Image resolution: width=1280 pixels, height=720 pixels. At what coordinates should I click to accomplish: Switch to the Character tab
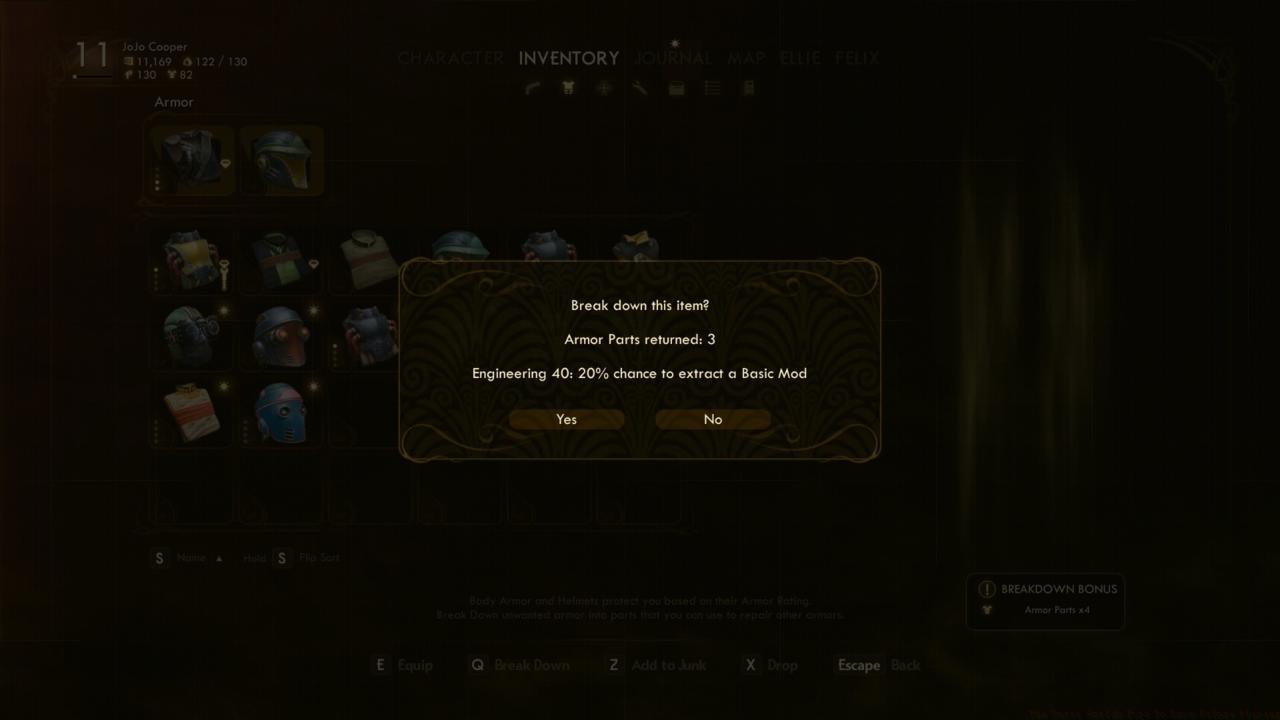pyautogui.click(x=450, y=58)
